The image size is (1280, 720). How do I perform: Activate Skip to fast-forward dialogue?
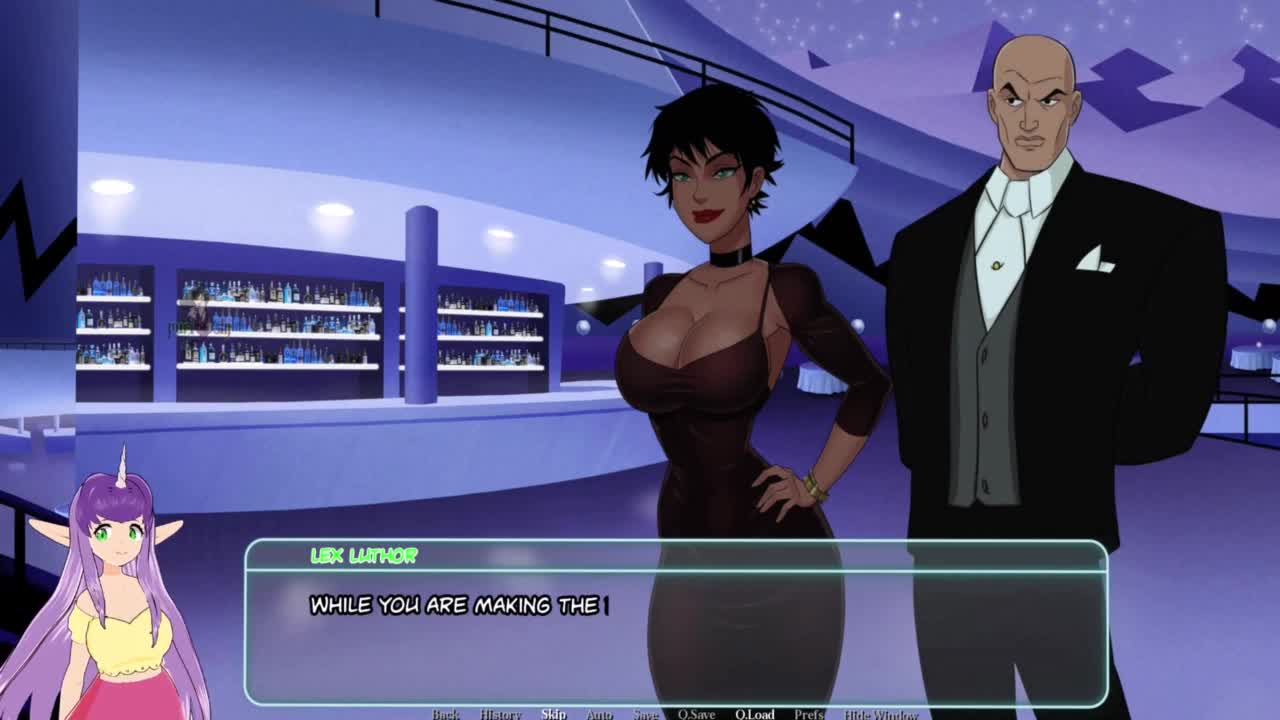[x=553, y=714]
